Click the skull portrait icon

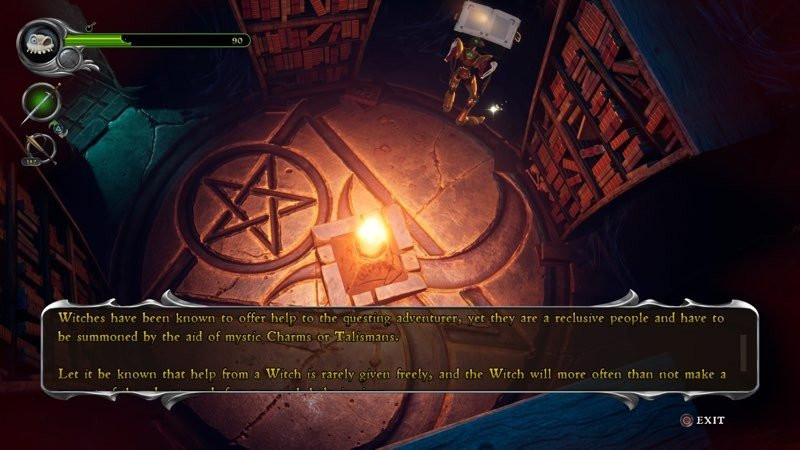40,41
